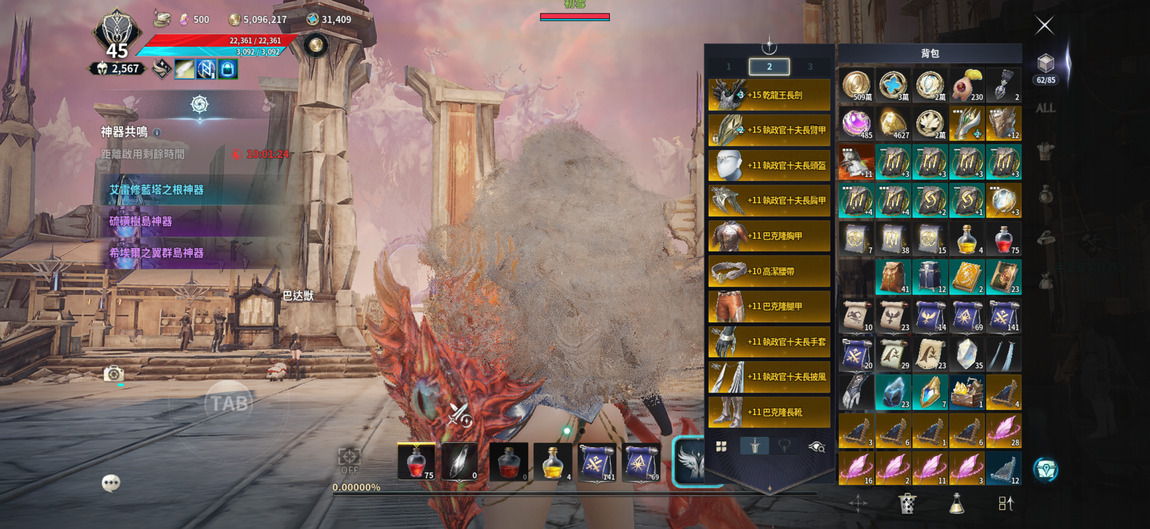Open the 艾雷修藍塔之根神器 artifact entry
This screenshot has width=1150, height=529.
tap(157, 189)
